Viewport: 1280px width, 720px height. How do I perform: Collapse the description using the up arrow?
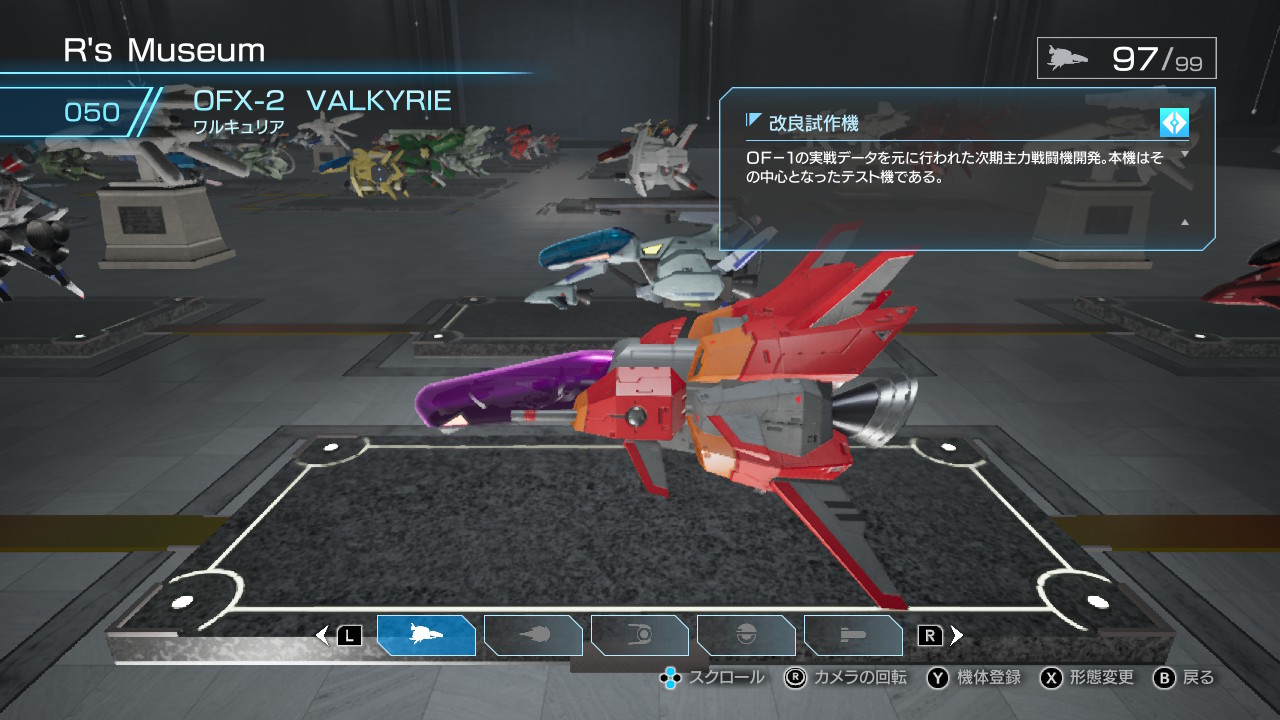[1183, 222]
